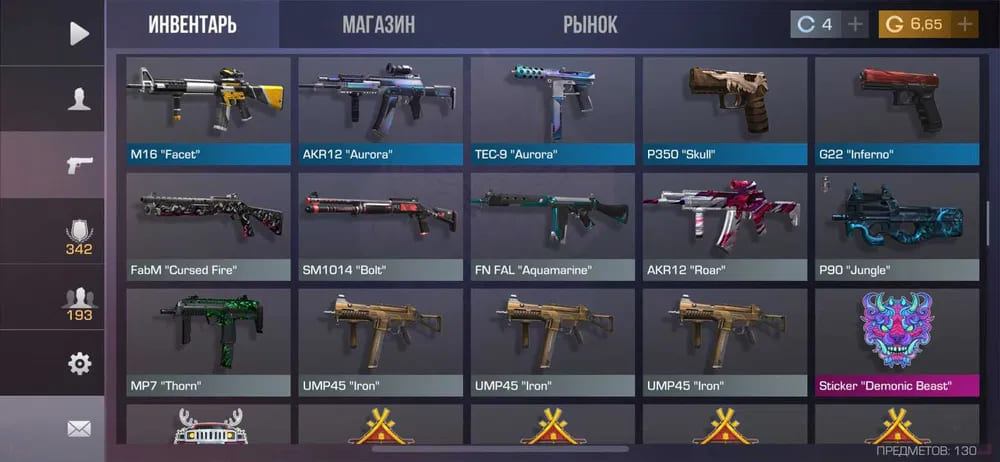Open the mail envelope icon

point(79,429)
